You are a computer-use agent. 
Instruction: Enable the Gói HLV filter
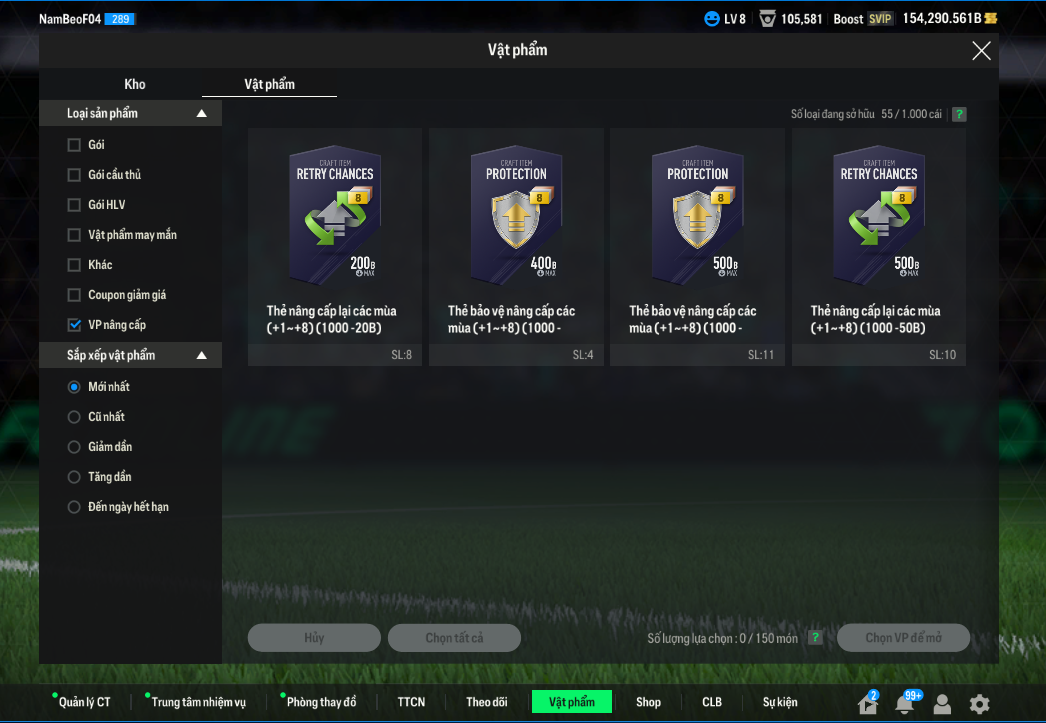point(74,205)
